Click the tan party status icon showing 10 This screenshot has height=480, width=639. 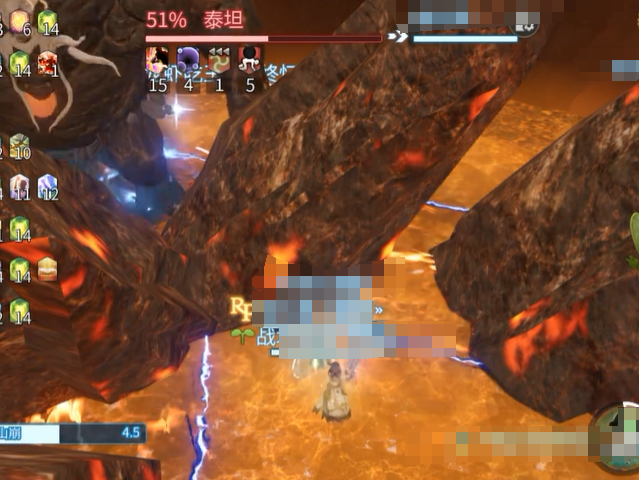pos(20,146)
